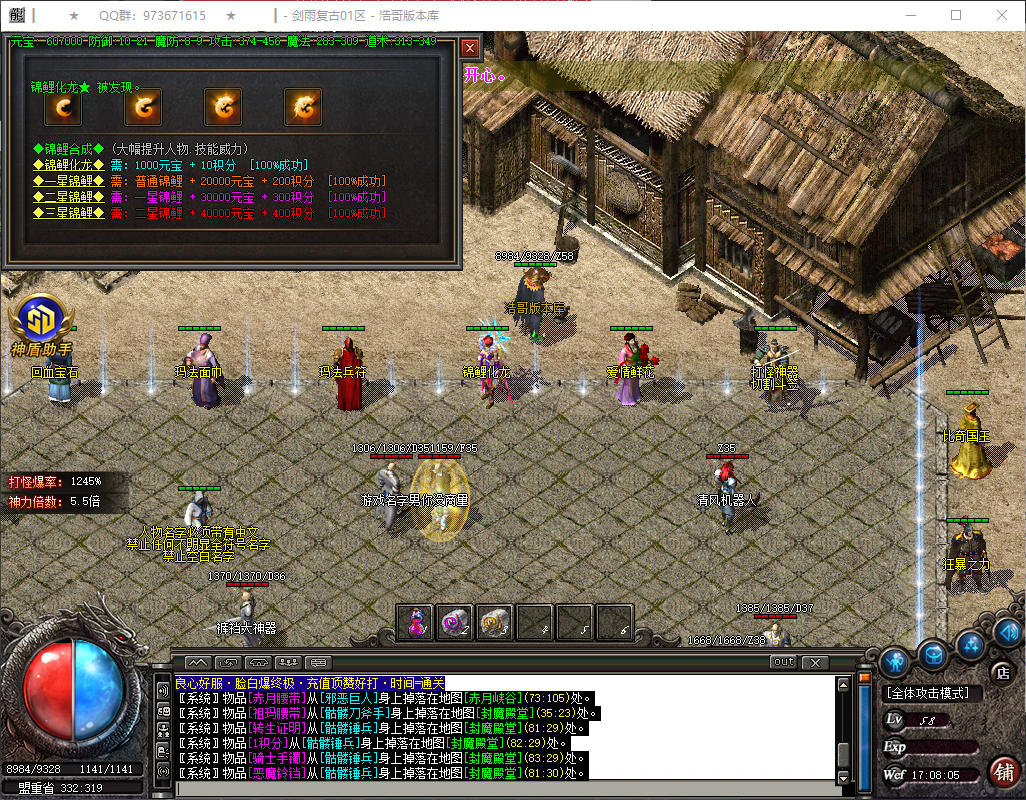Select the 三星锦鲤 synthesis option
This screenshot has width=1026, height=800.
click(x=69, y=213)
